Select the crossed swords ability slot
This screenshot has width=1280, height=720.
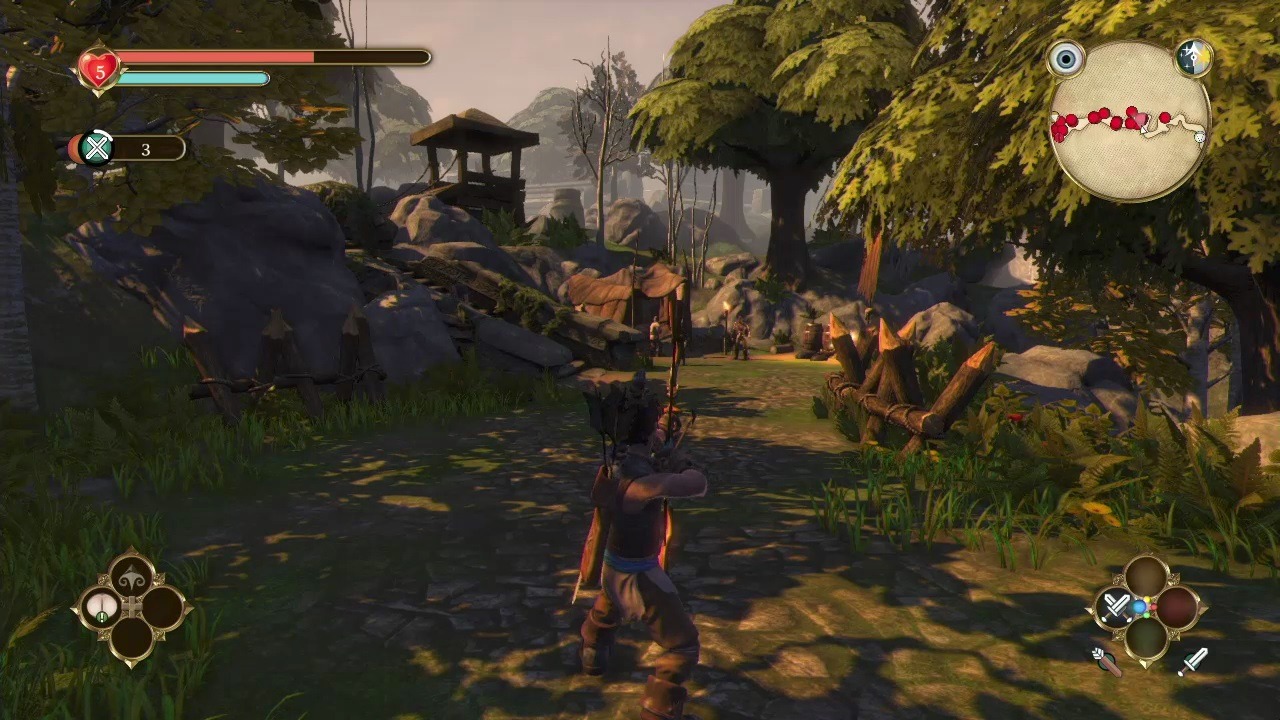[1116, 607]
